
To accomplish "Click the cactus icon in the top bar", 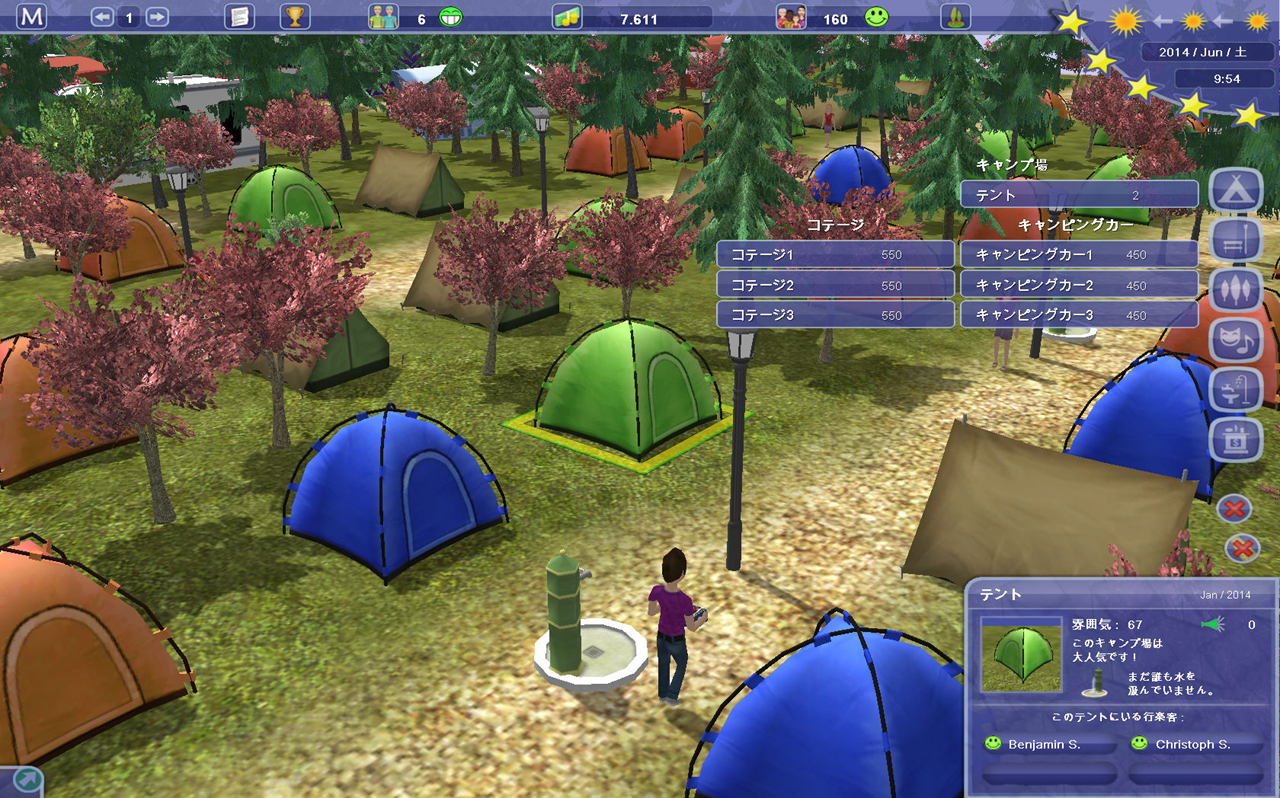I will 955,17.
